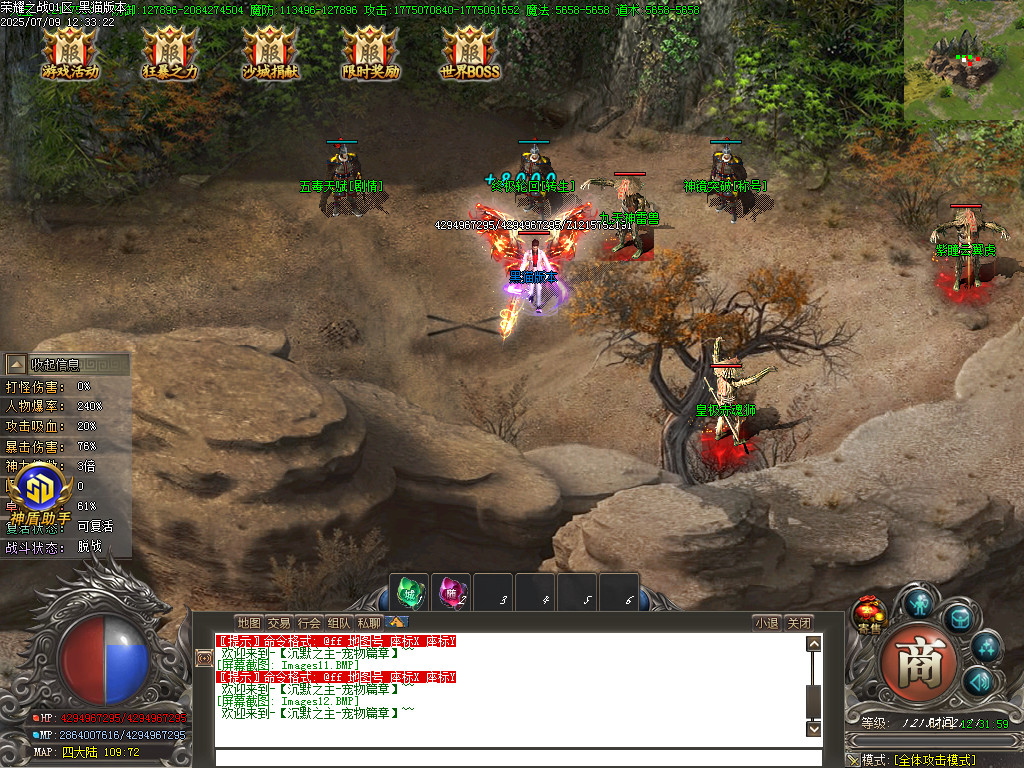Select the 组队 team chat tab
This screenshot has height=768, width=1024.
[339, 622]
